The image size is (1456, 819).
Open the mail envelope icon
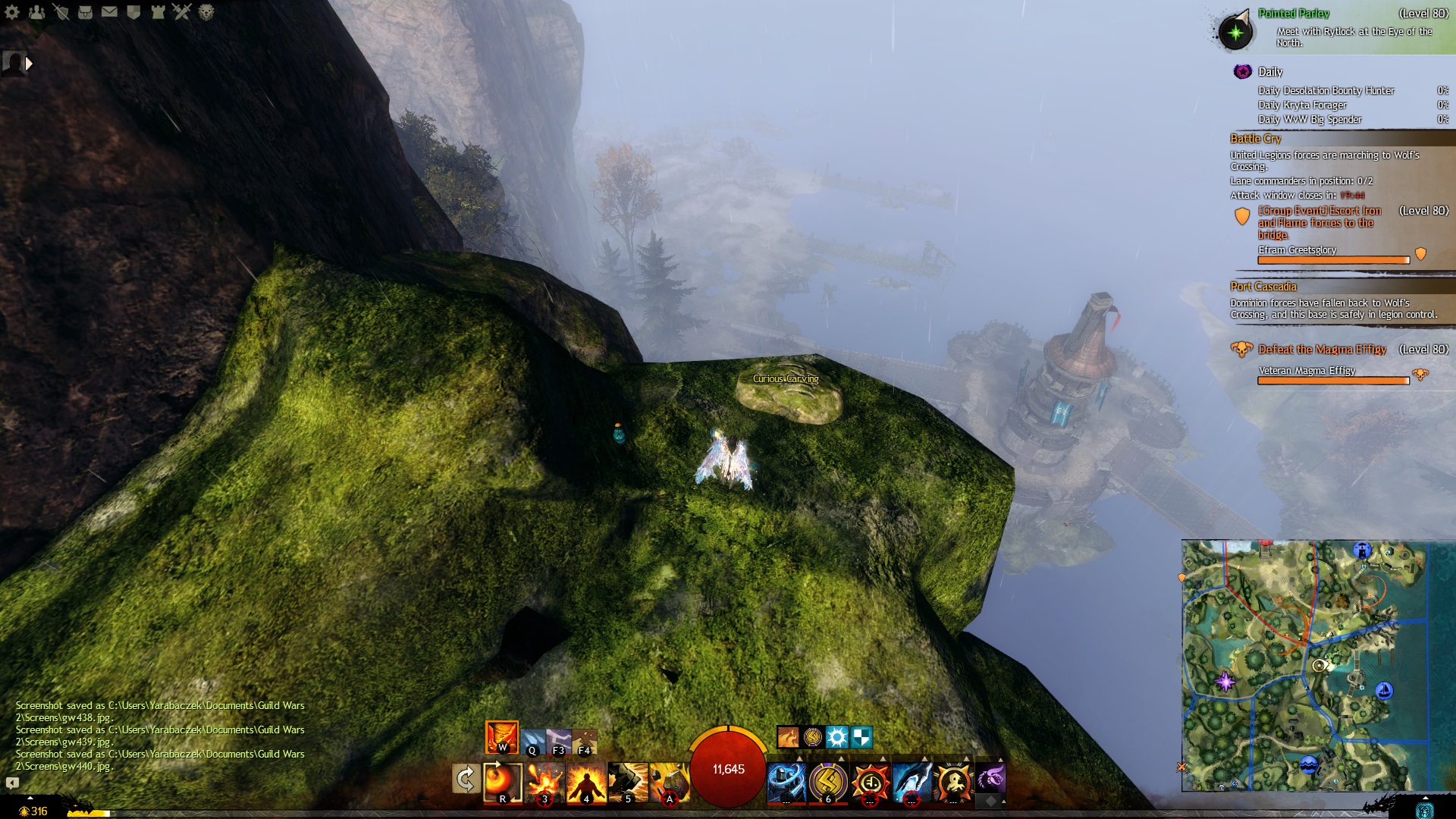click(x=109, y=11)
